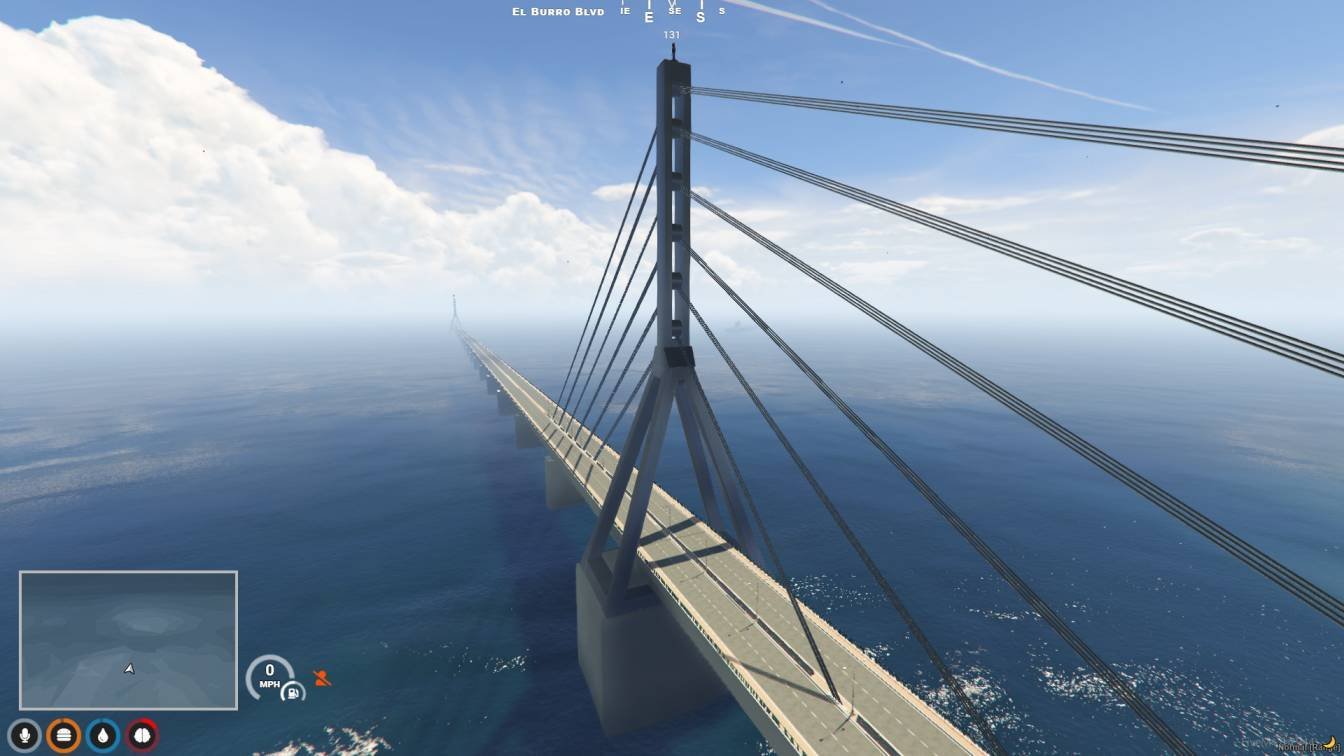Click the burger hunger status icon
The image size is (1344, 756).
(x=63, y=736)
